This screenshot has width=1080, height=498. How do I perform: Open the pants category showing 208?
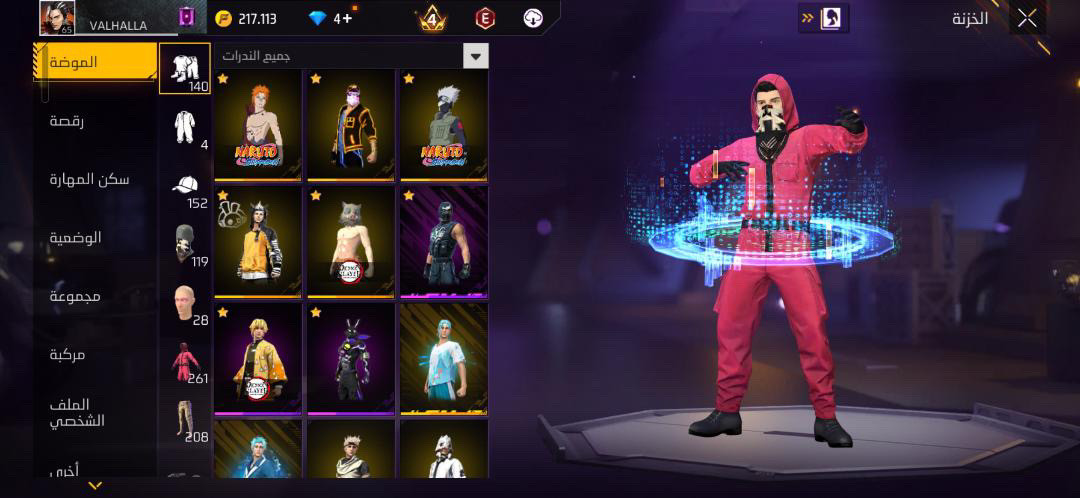[x=185, y=420]
